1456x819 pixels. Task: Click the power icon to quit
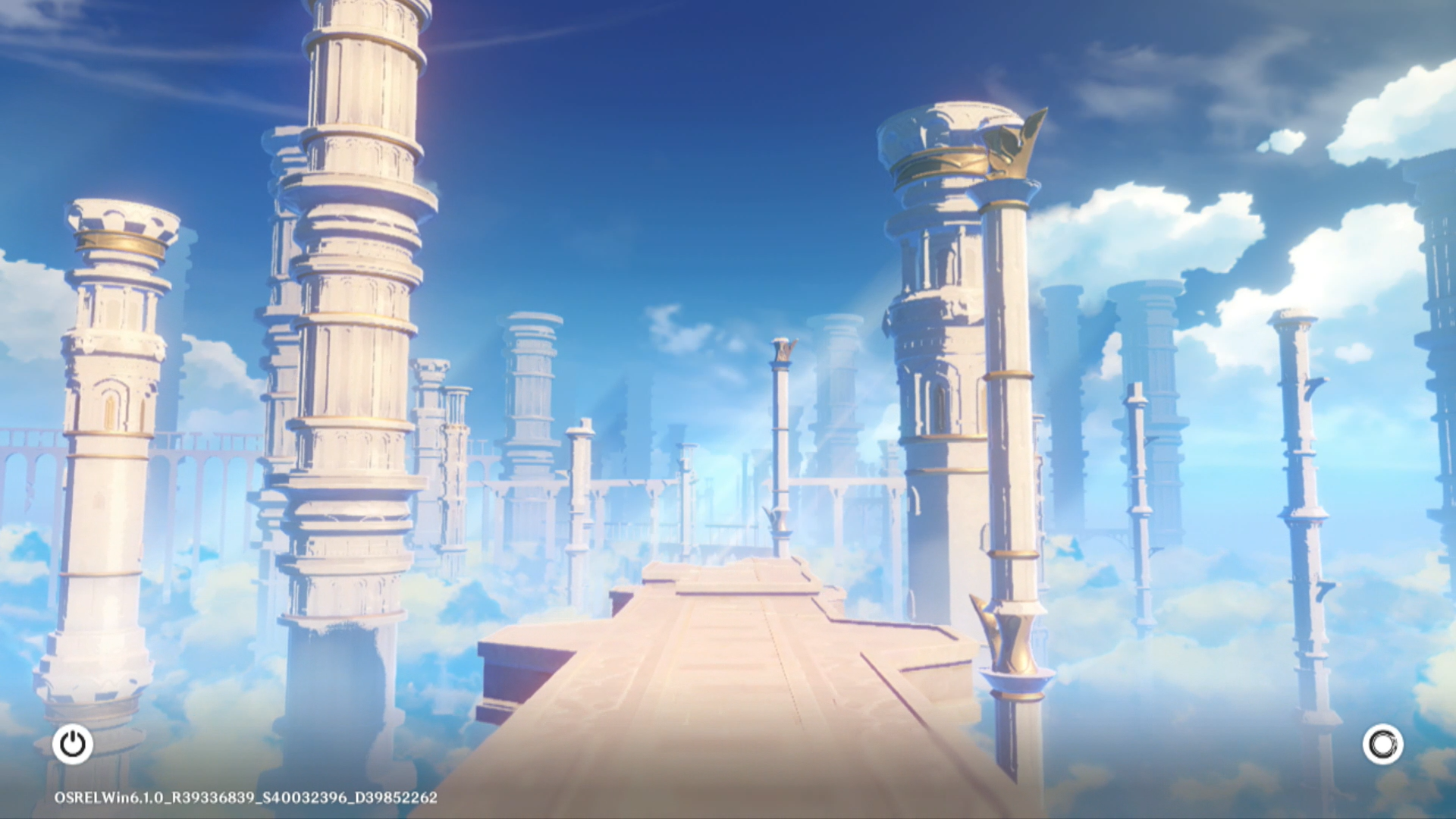73,744
